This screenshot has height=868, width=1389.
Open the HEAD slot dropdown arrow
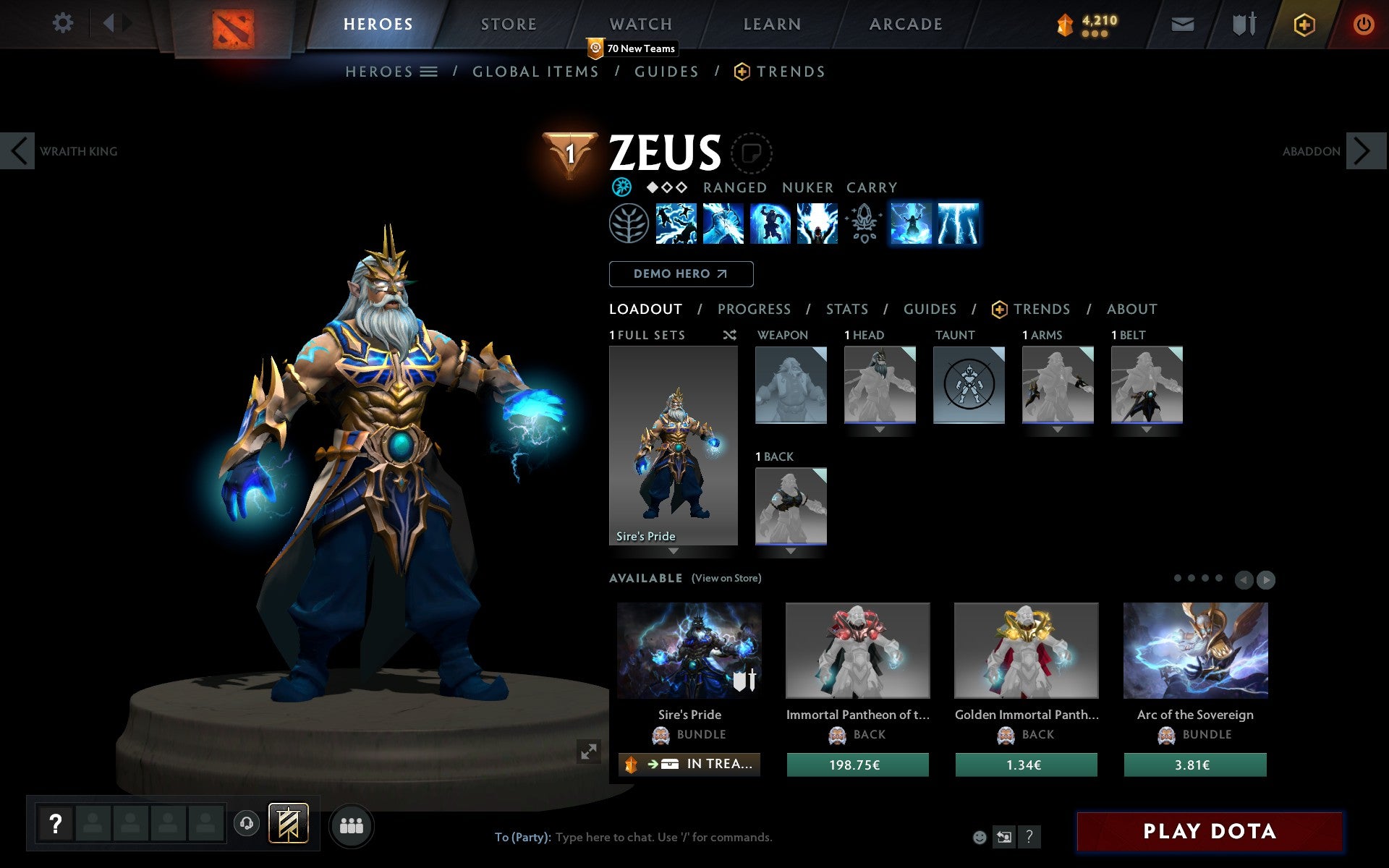[880, 427]
